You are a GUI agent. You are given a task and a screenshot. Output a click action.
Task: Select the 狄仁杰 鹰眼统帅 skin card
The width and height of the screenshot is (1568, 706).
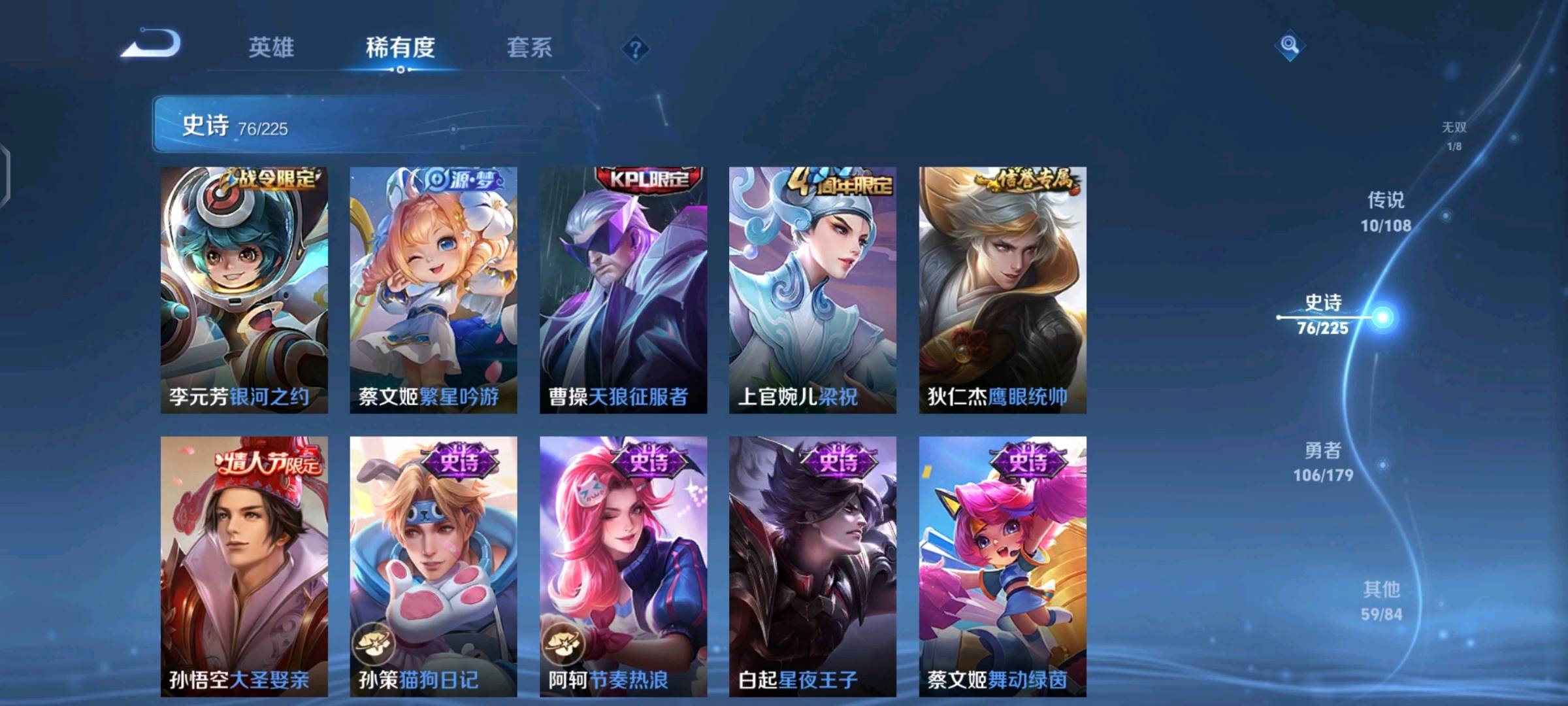[1002, 290]
